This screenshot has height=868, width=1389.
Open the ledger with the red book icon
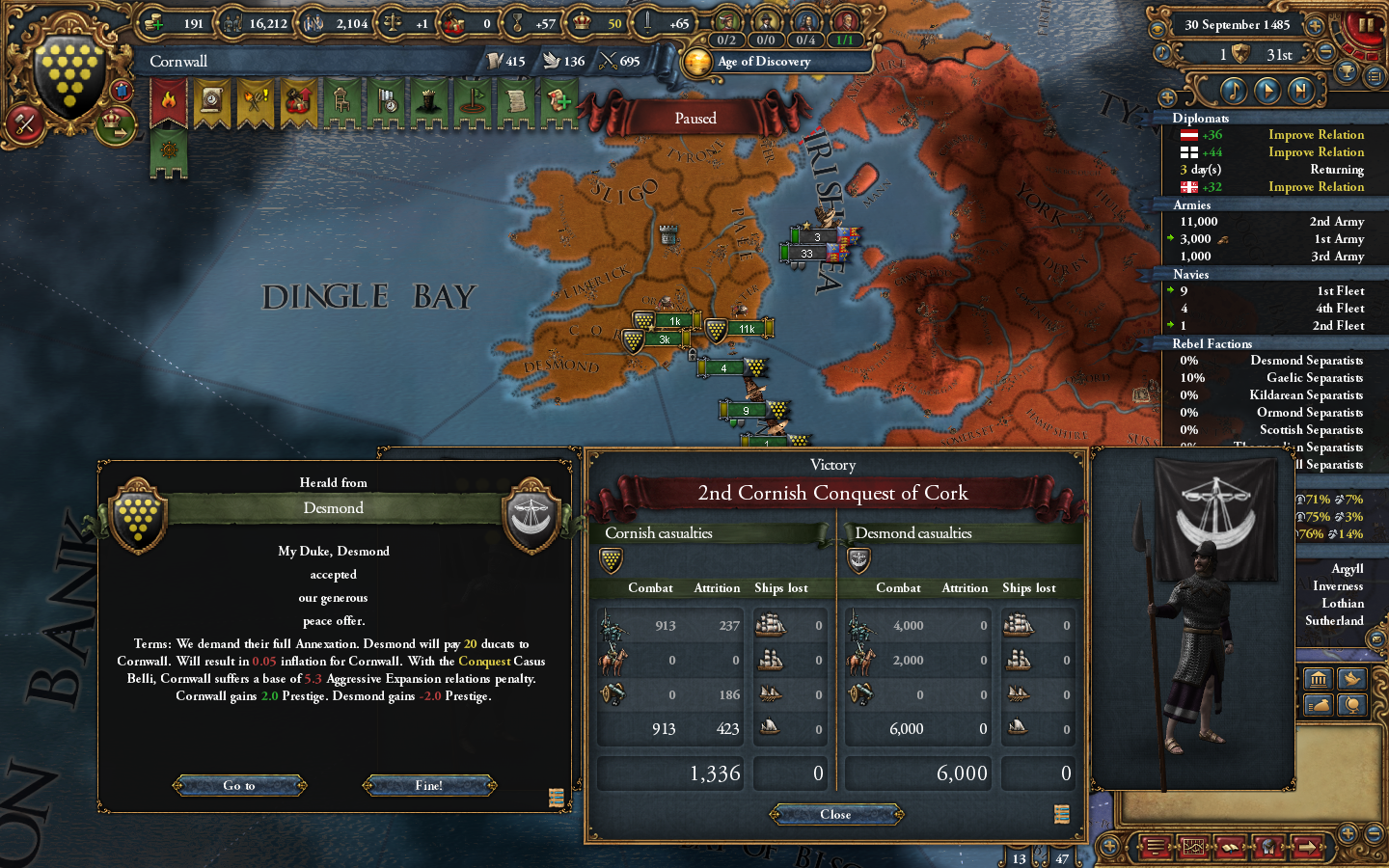tap(1231, 848)
